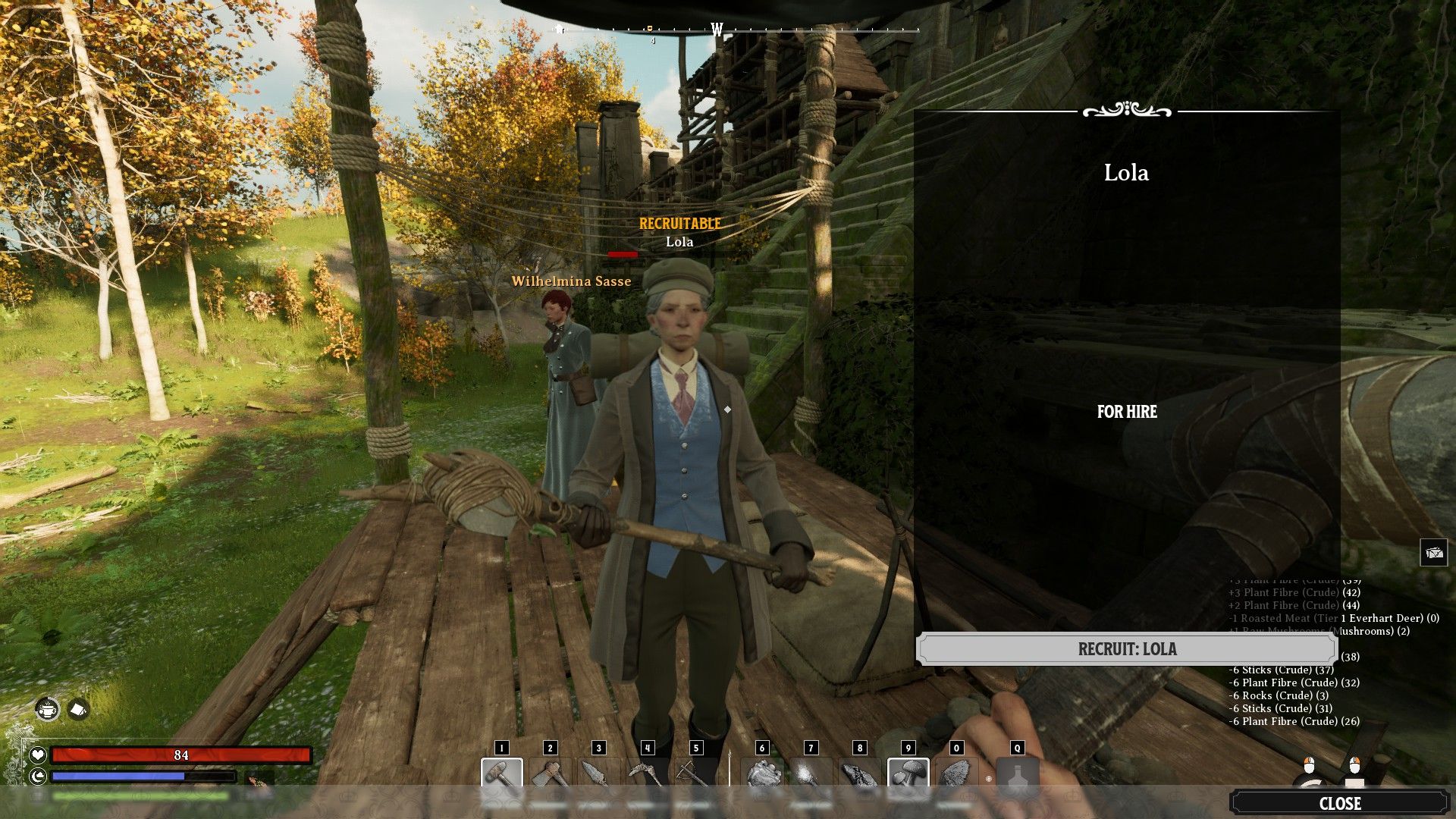
Task: Click the FOR HIRE label in Lola's panel
Action: click(1127, 413)
